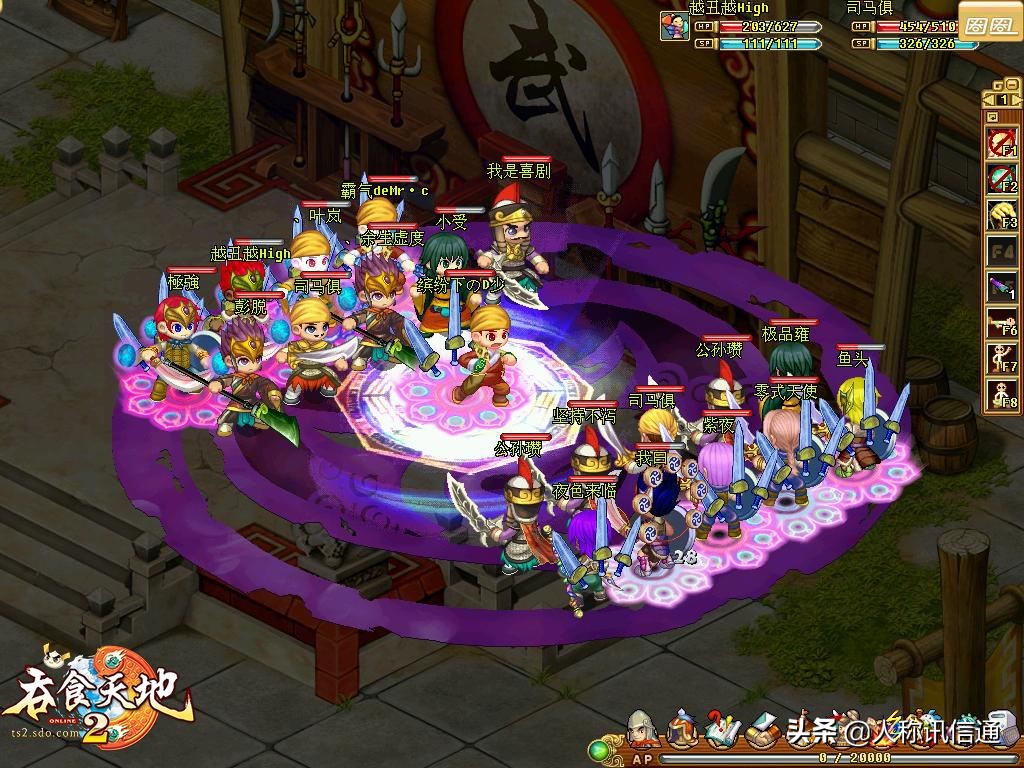Use the F3 golden fist skill
This screenshot has height=768, width=1024.
click(x=1002, y=214)
